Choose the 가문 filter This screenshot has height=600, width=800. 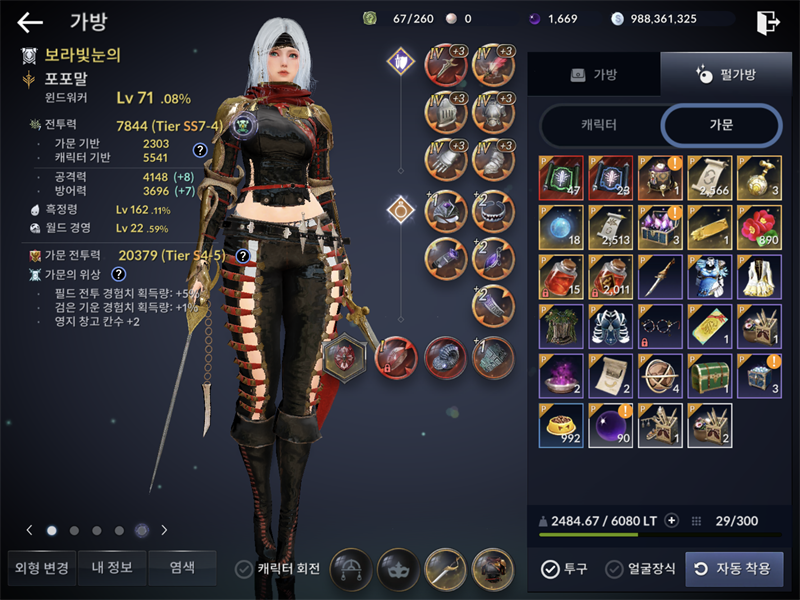point(720,126)
